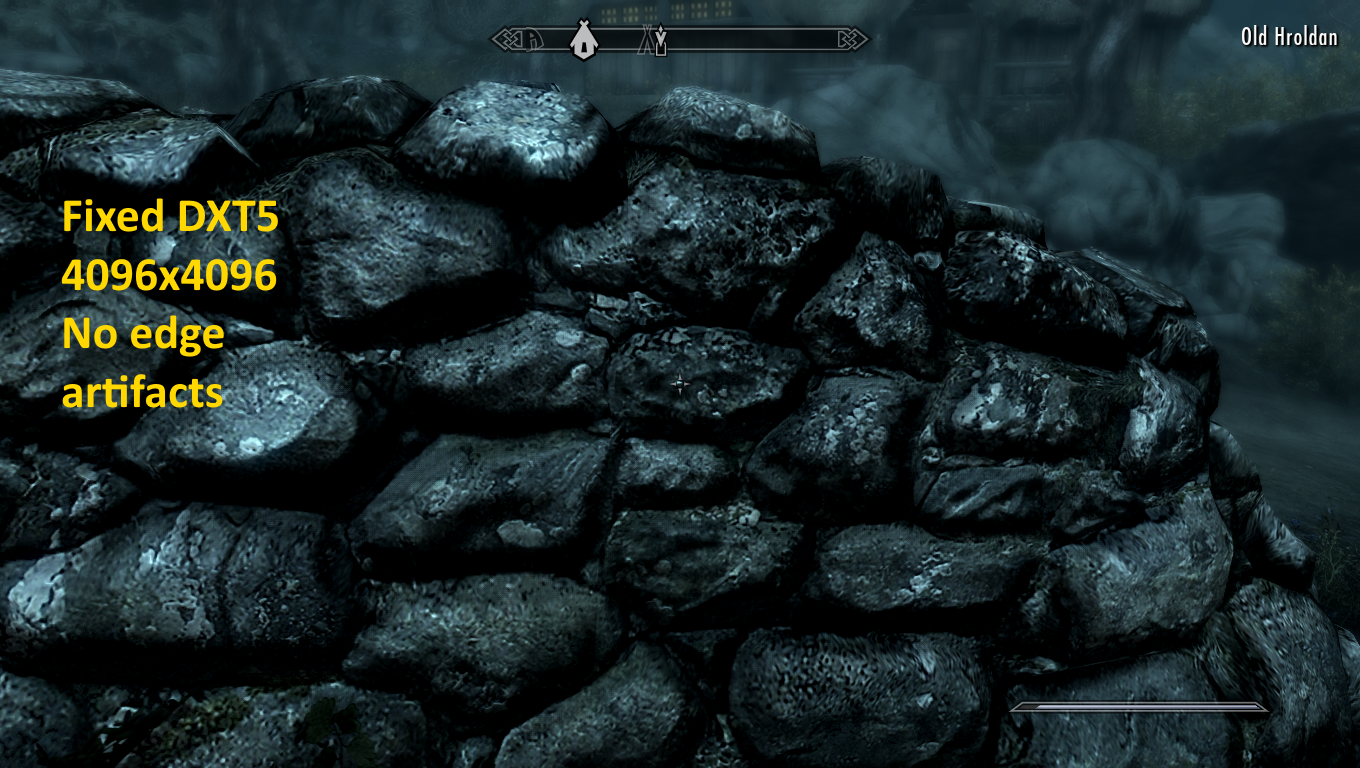This screenshot has width=1360, height=768.
Task: Click the small doorway icon below the quest arrow
Action: tap(662, 50)
